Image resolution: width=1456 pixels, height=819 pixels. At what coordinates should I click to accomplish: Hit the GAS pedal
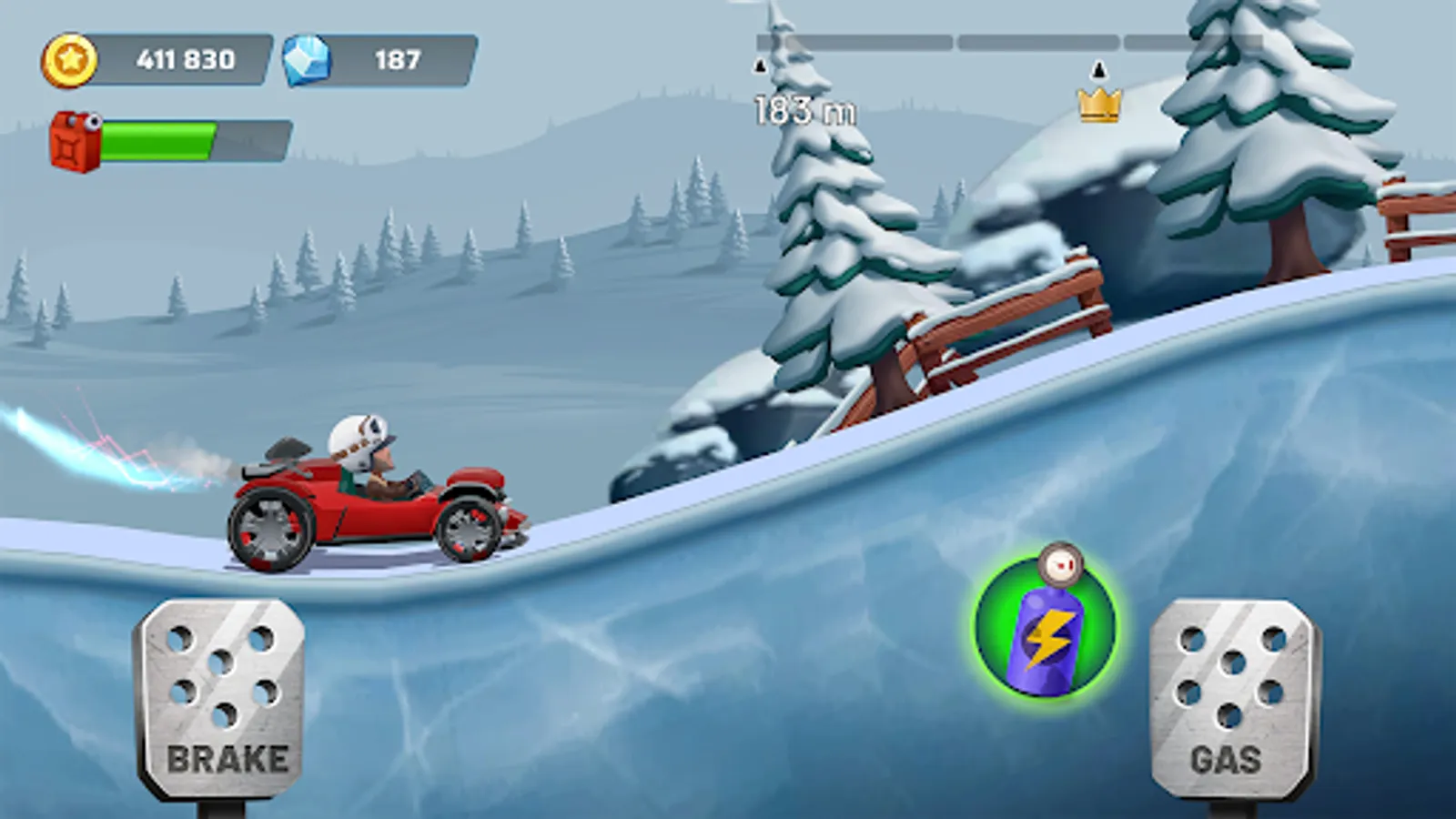[1231, 699]
